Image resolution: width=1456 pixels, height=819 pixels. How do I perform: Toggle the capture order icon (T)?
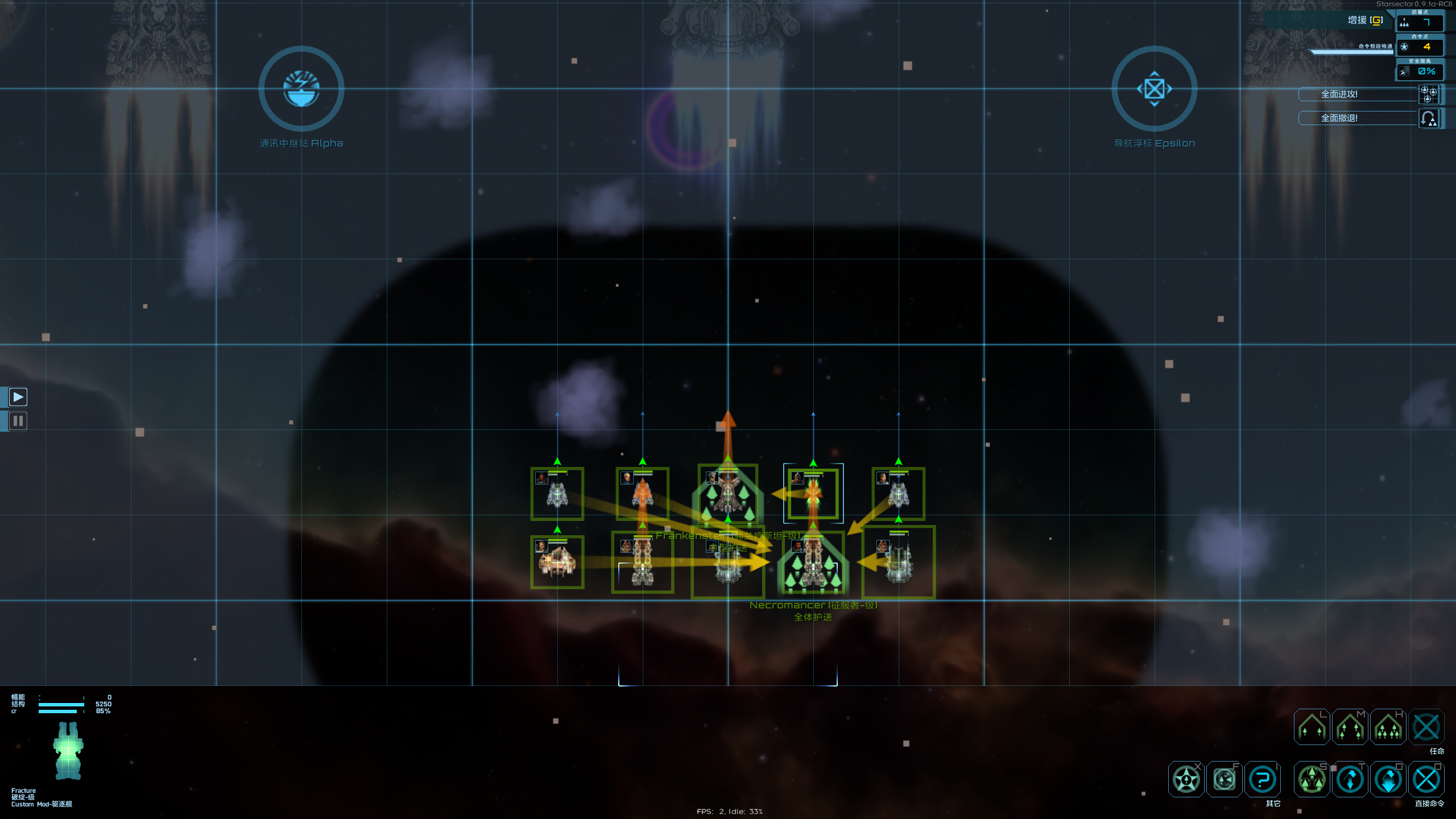click(x=1350, y=779)
